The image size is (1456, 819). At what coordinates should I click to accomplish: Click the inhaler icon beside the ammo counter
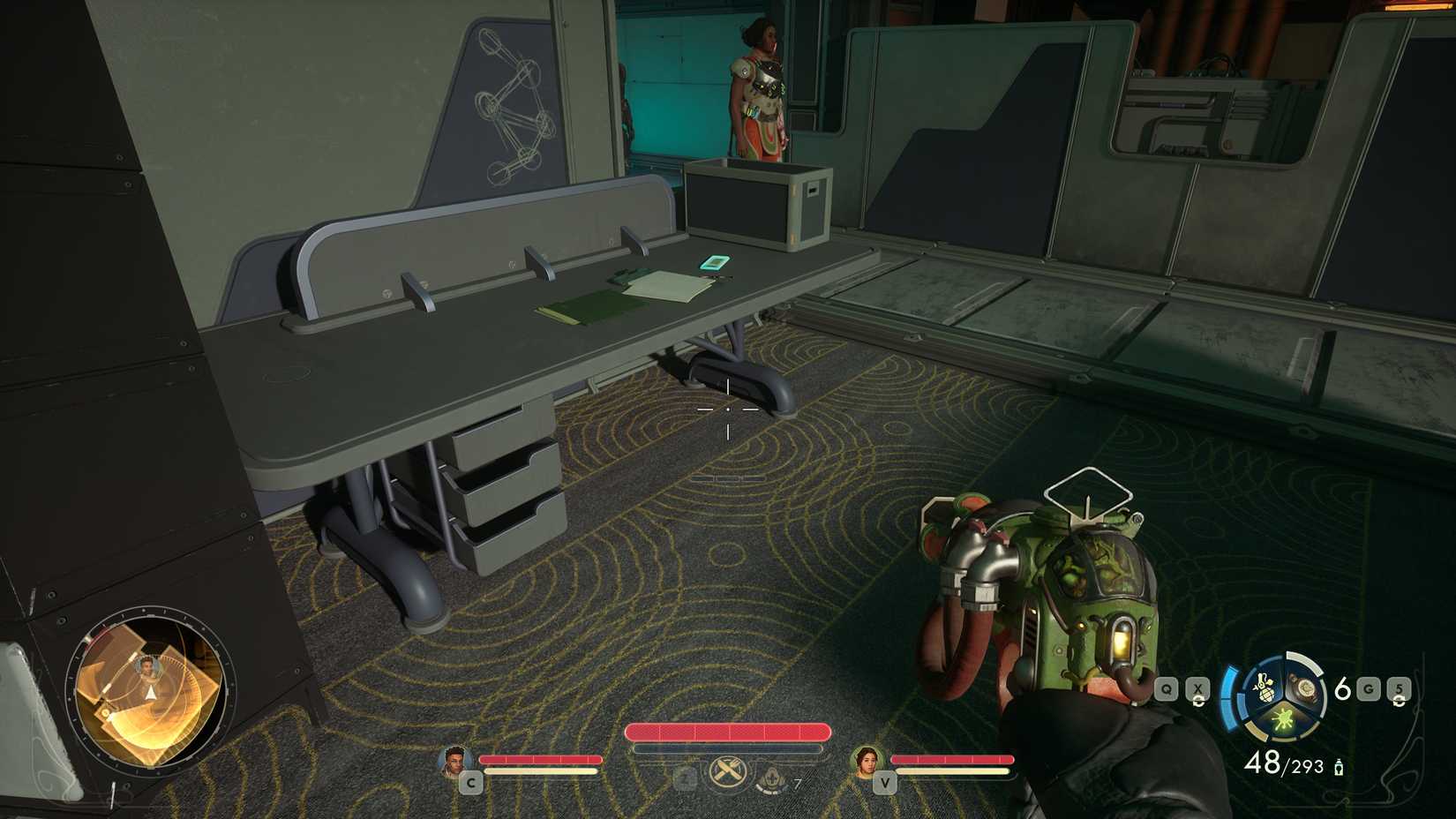1339,768
